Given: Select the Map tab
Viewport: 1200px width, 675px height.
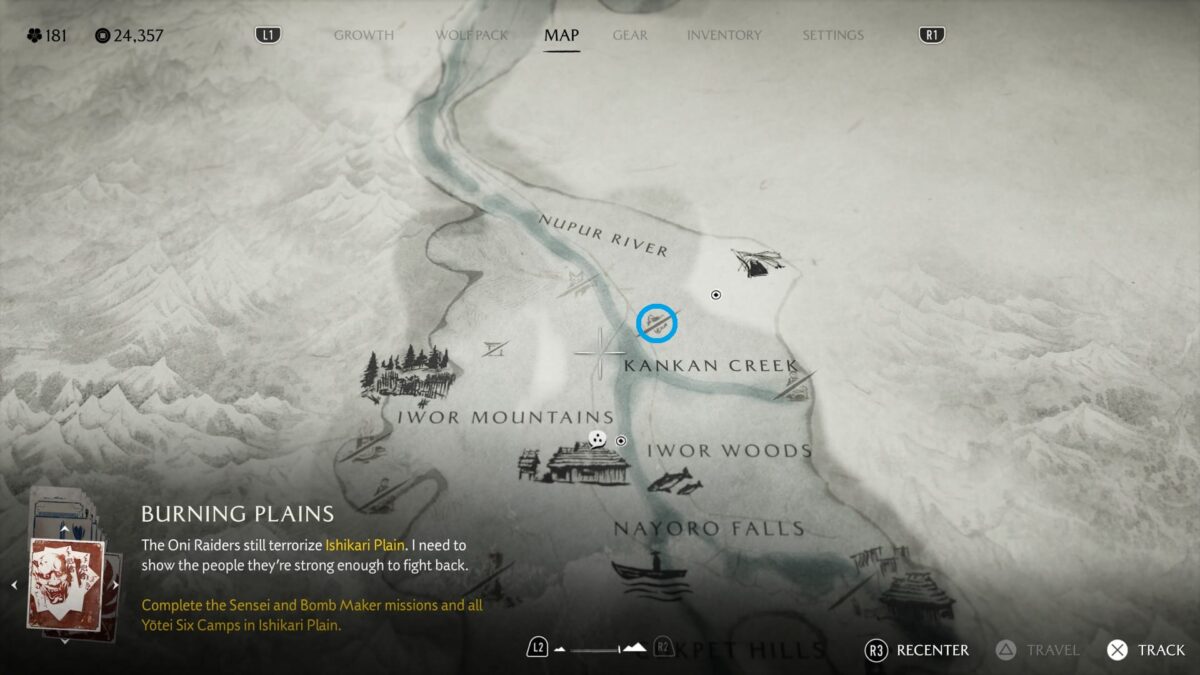Looking at the screenshot, I should 561,35.
